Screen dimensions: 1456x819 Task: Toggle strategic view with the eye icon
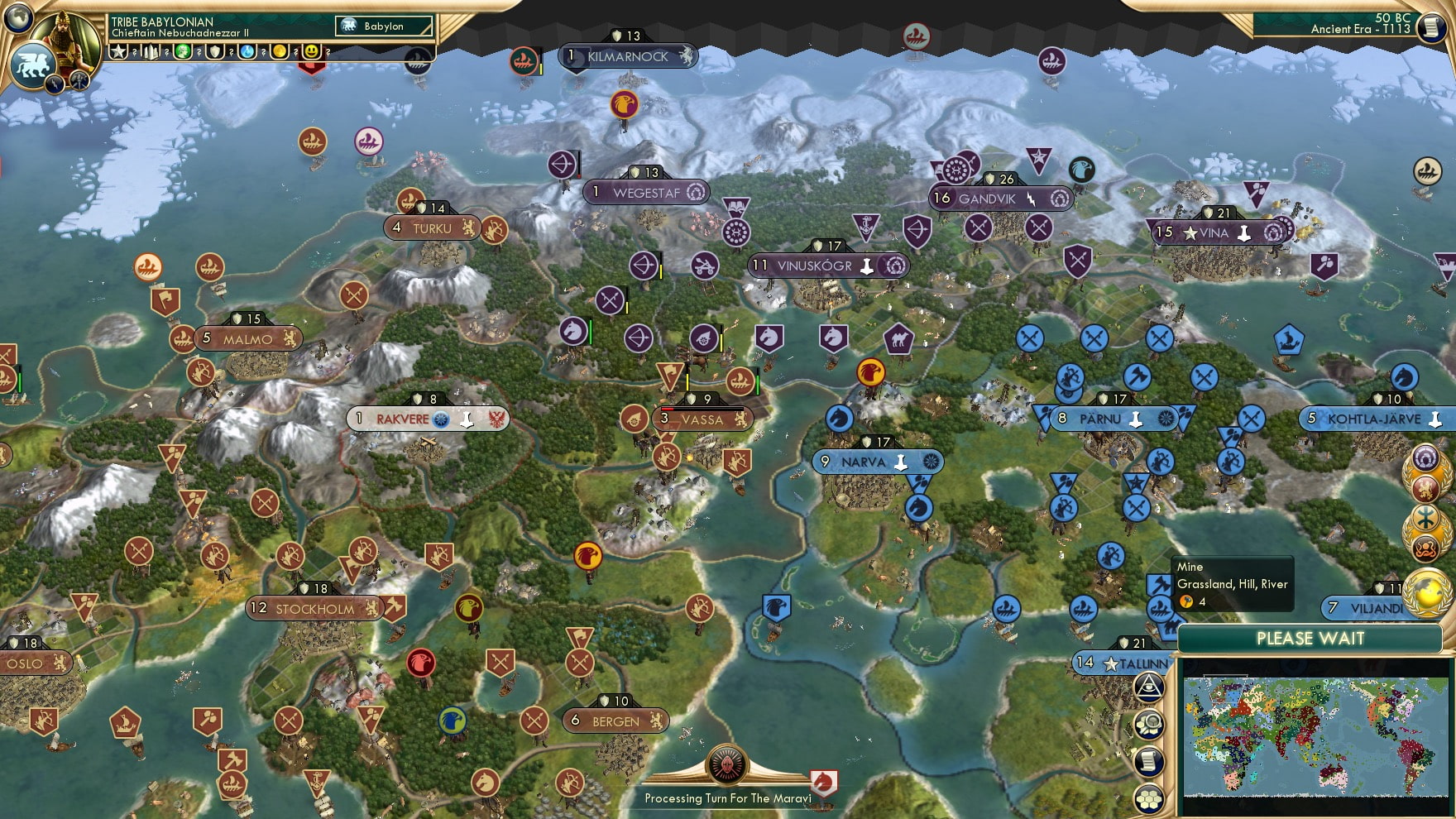click(x=1148, y=687)
